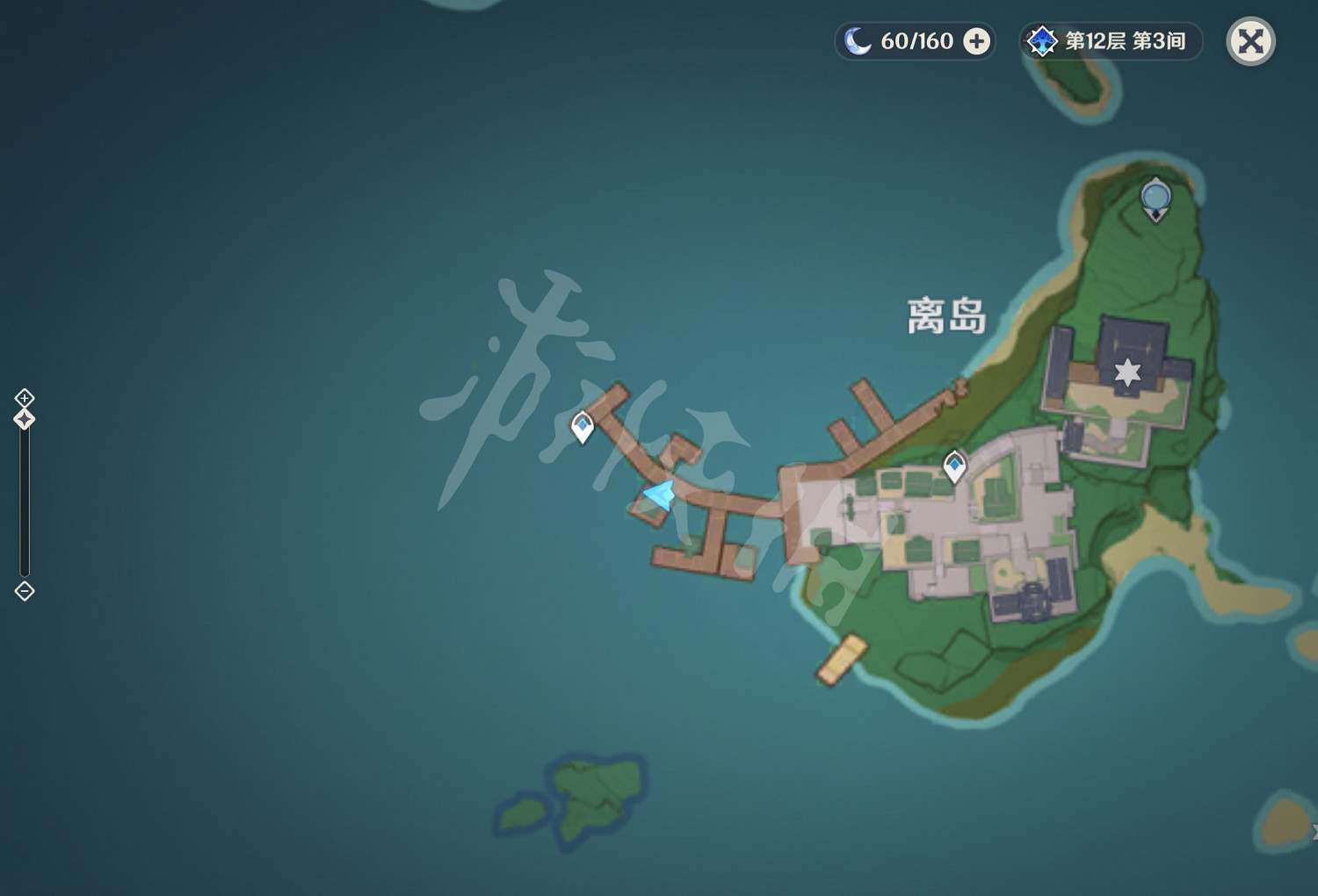Click the zoom-in plus diamond above the slider
Screen dimensions: 1318x896
(x=23, y=396)
